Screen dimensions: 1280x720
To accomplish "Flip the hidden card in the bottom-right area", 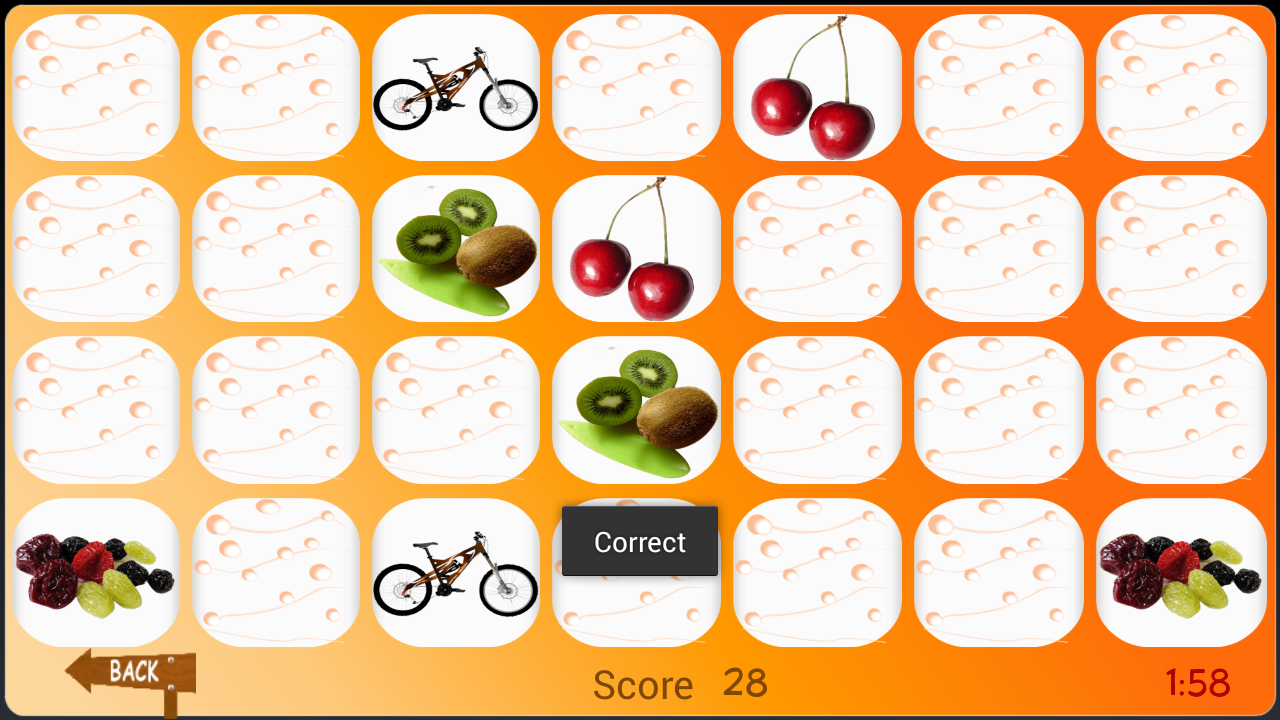I will tap(998, 570).
